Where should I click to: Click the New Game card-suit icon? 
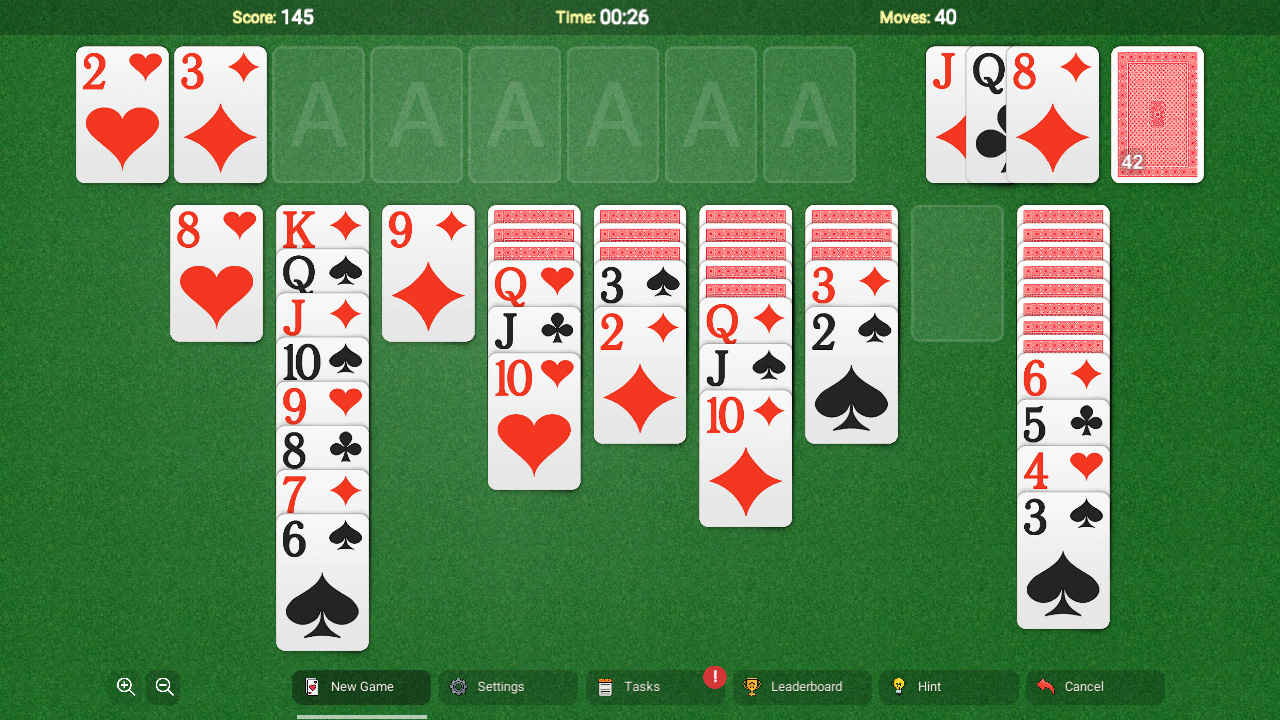coord(311,687)
